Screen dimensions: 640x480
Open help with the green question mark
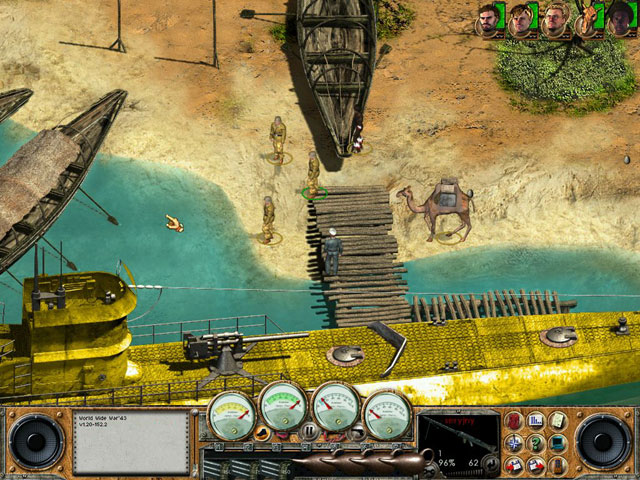click(x=536, y=443)
